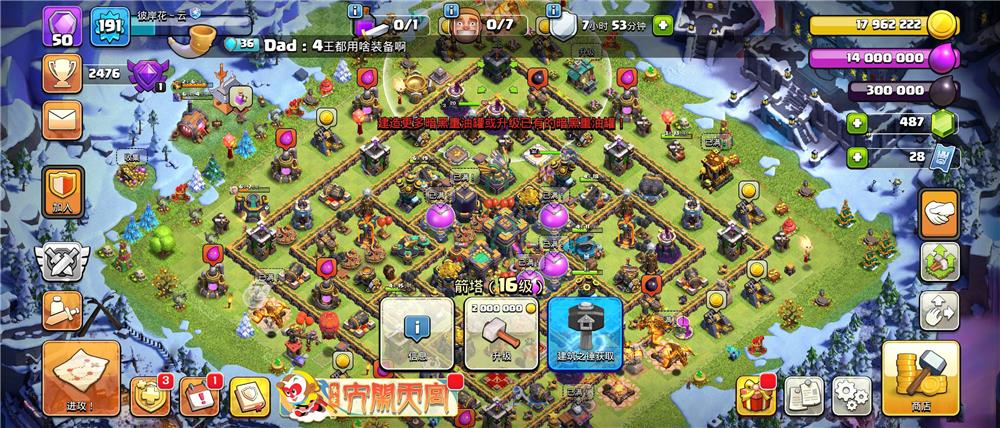Open the trophy ranking button

(x=61, y=72)
